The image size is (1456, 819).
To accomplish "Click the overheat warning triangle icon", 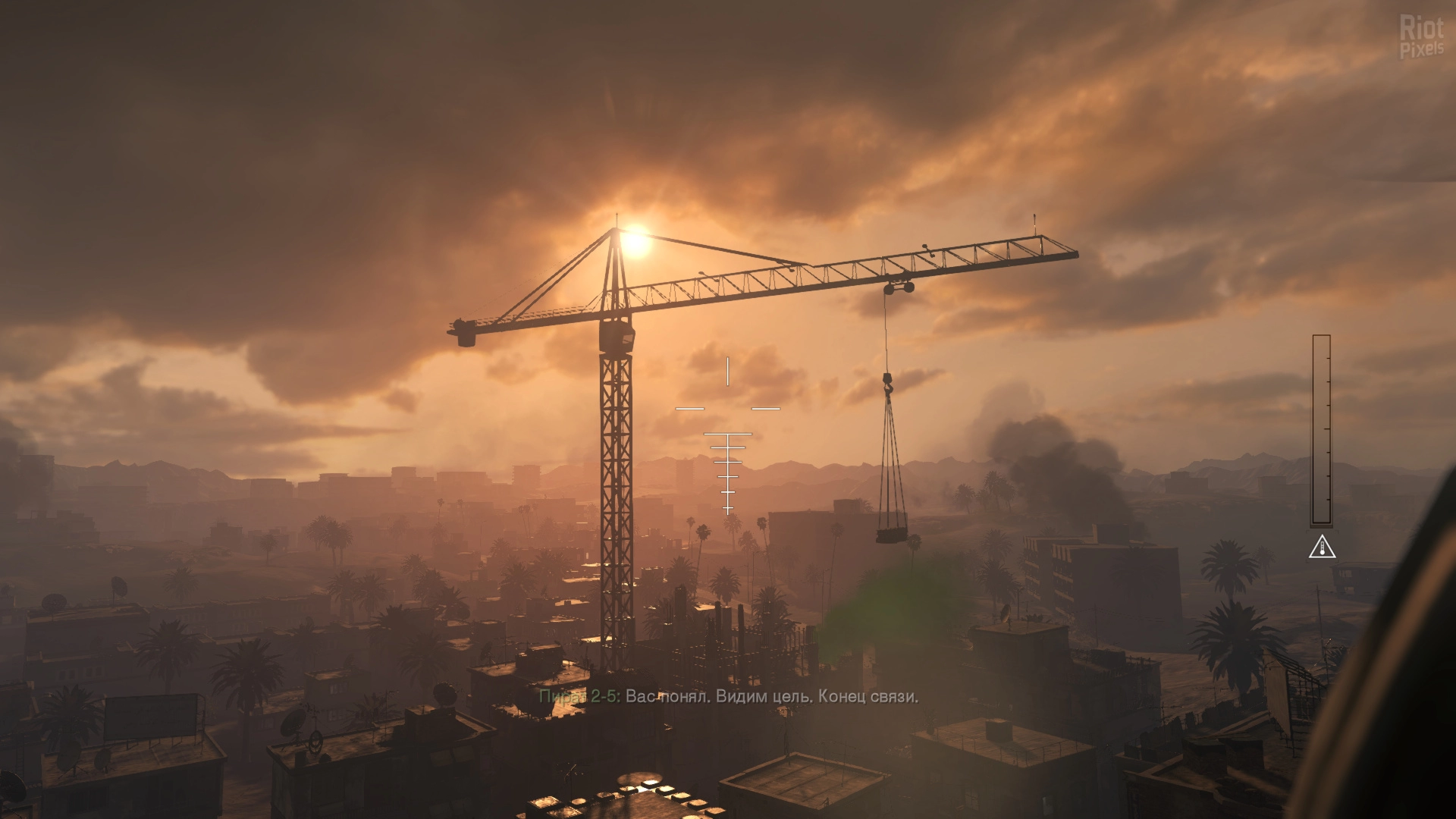I will [x=1322, y=547].
